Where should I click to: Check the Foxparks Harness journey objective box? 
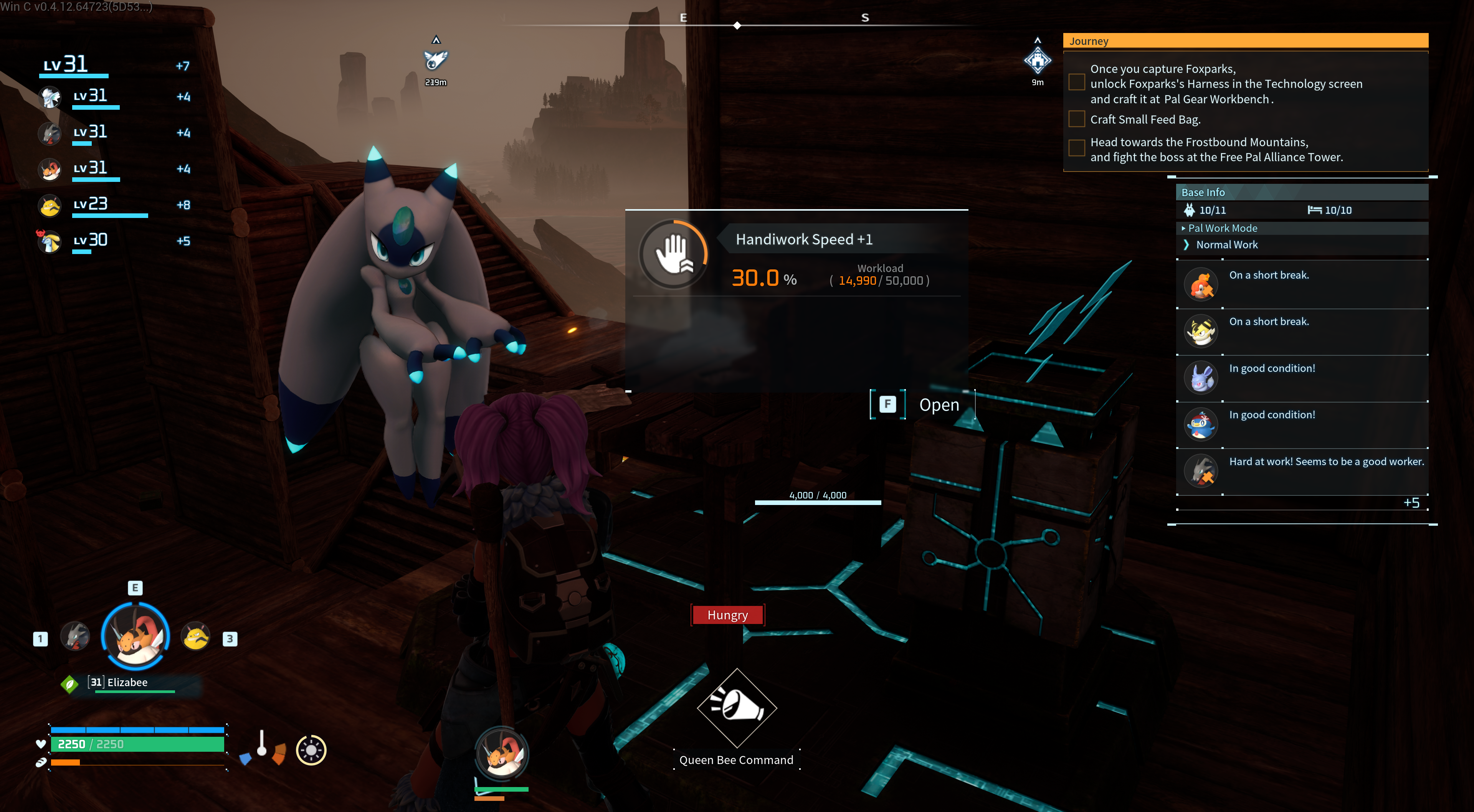click(1076, 83)
